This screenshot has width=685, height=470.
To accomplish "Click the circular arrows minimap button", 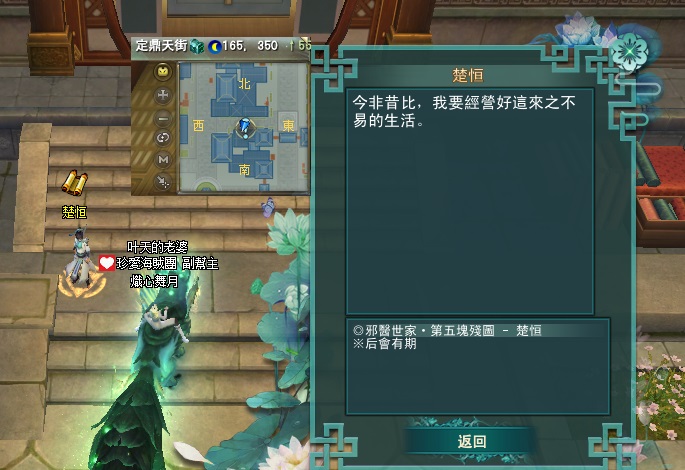I will pos(163,138).
